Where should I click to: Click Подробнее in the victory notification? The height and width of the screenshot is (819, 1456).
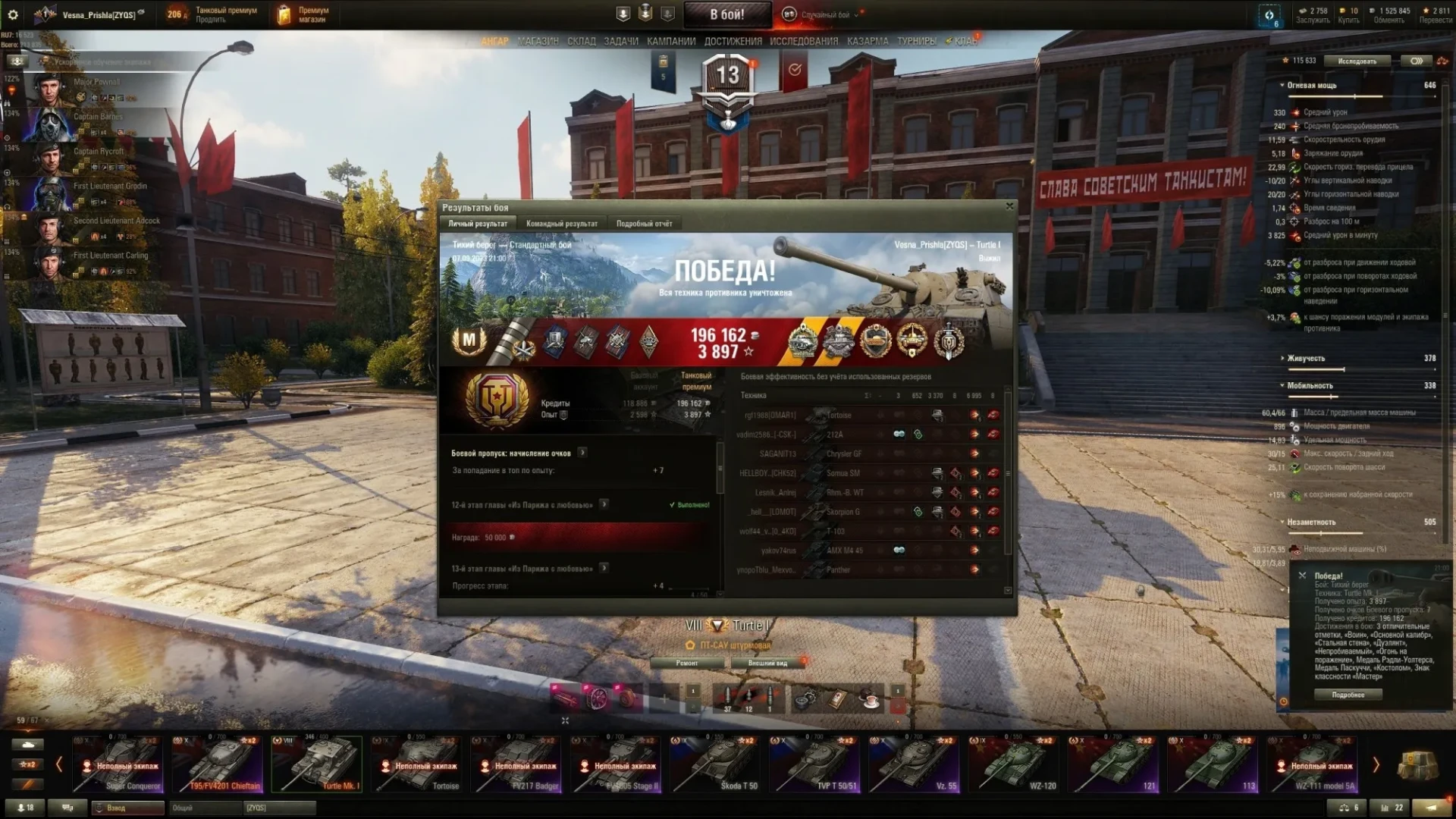[x=1348, y=695]
